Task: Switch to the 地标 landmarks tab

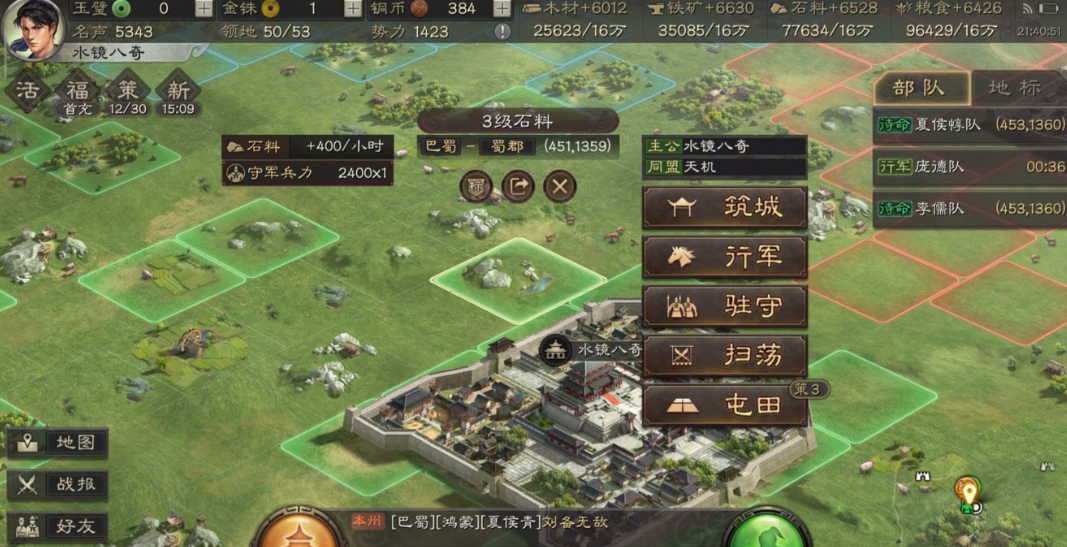Action: (x=1015, y=88)
